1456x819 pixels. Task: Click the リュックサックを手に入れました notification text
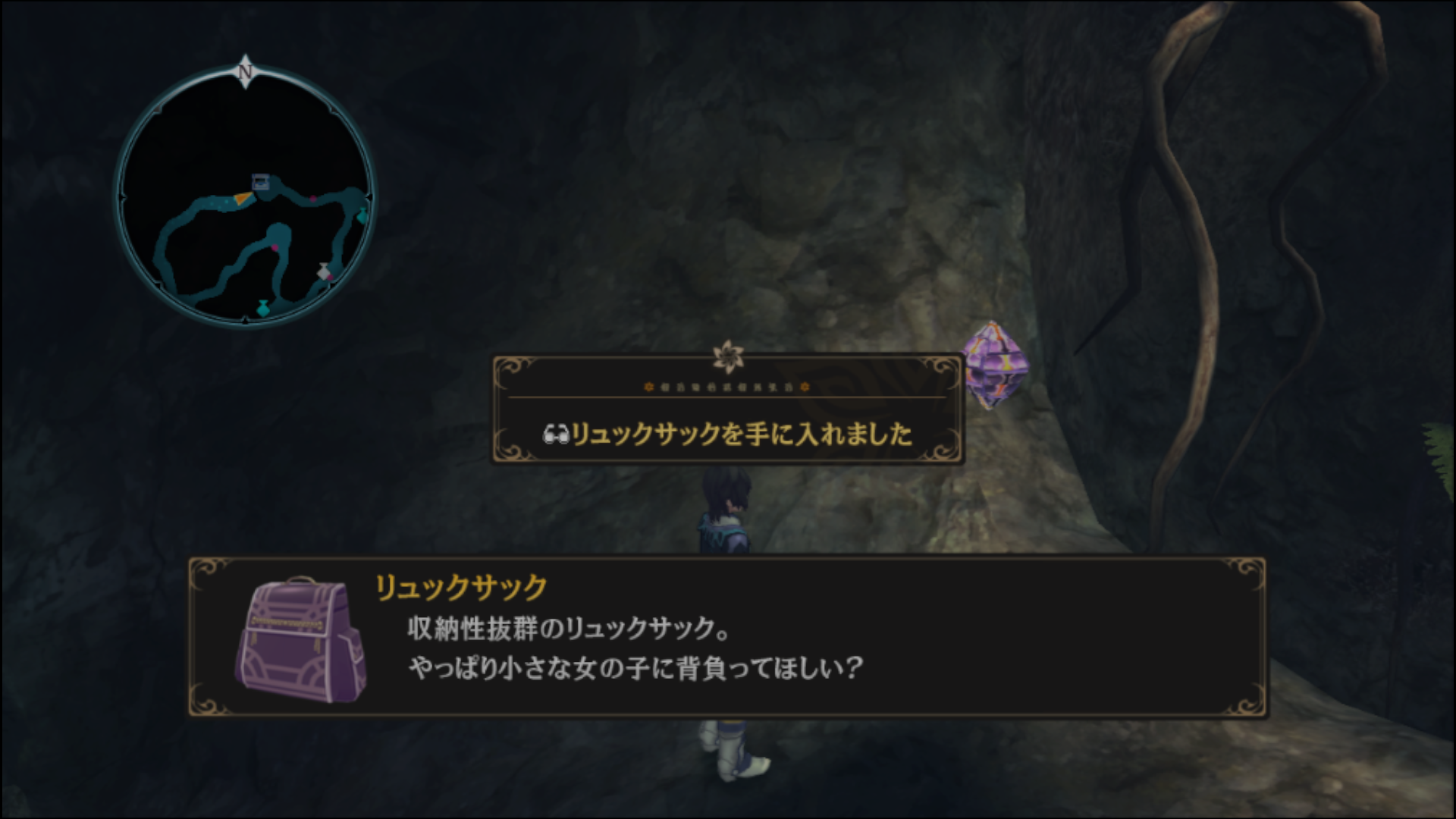tap(743, 434)
